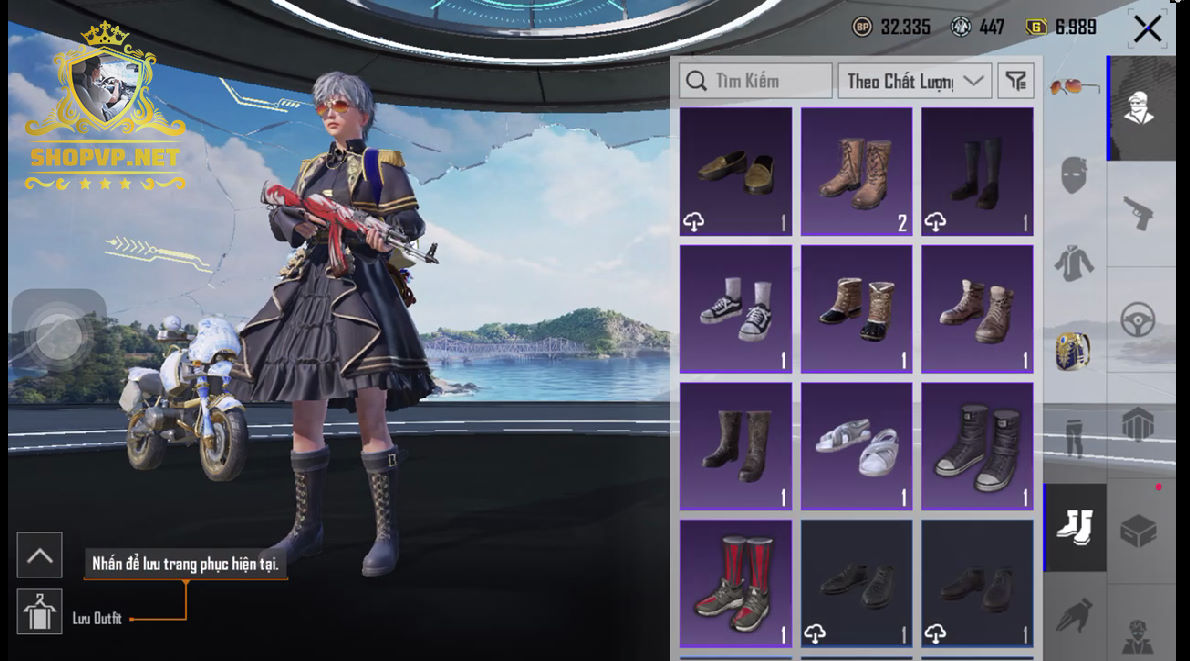Select the black high-top sneakers
Image resolution: width=1190 pixels, height=661 pixels.
tap(977, 446)
